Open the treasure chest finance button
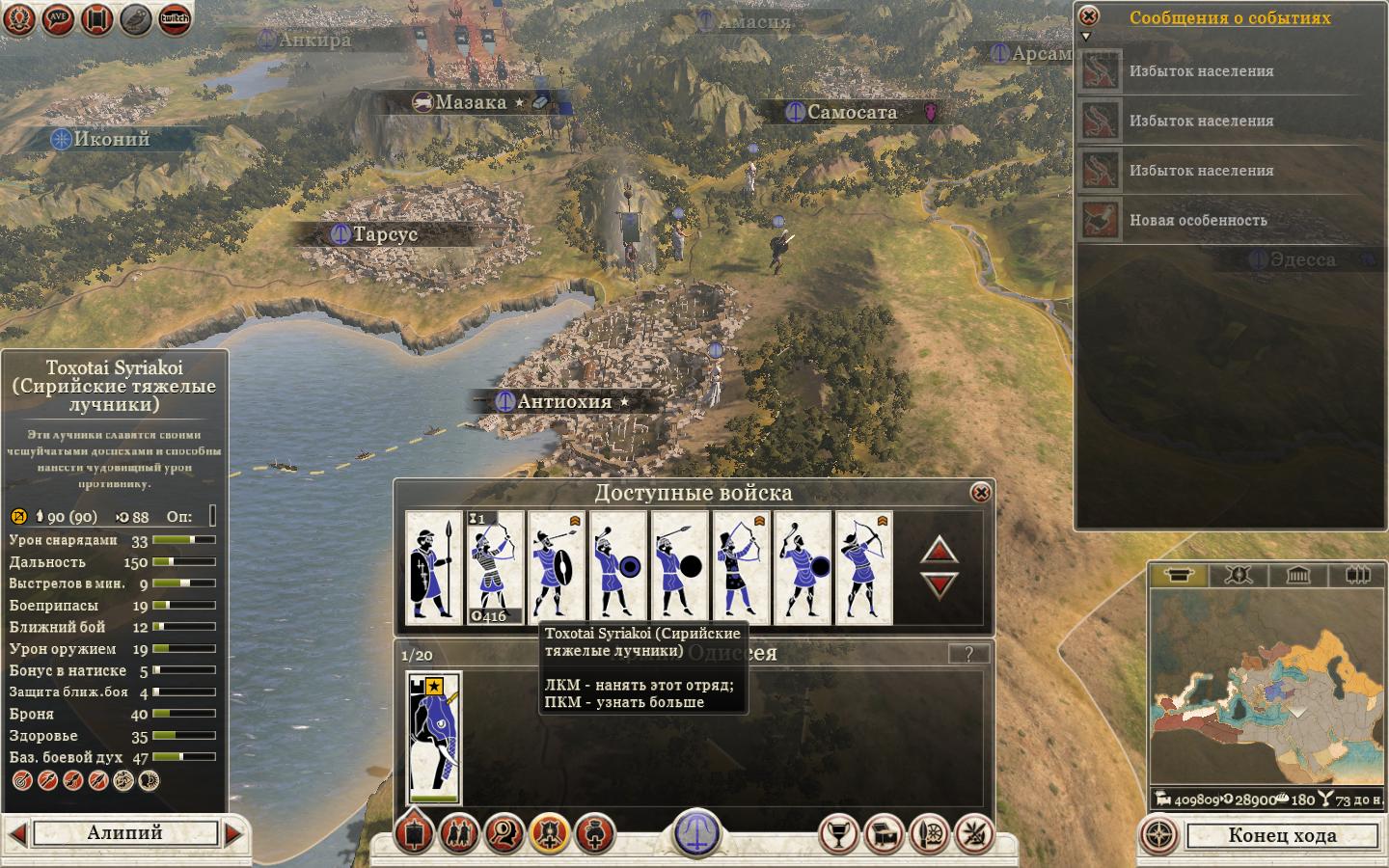 click(885, 834)
